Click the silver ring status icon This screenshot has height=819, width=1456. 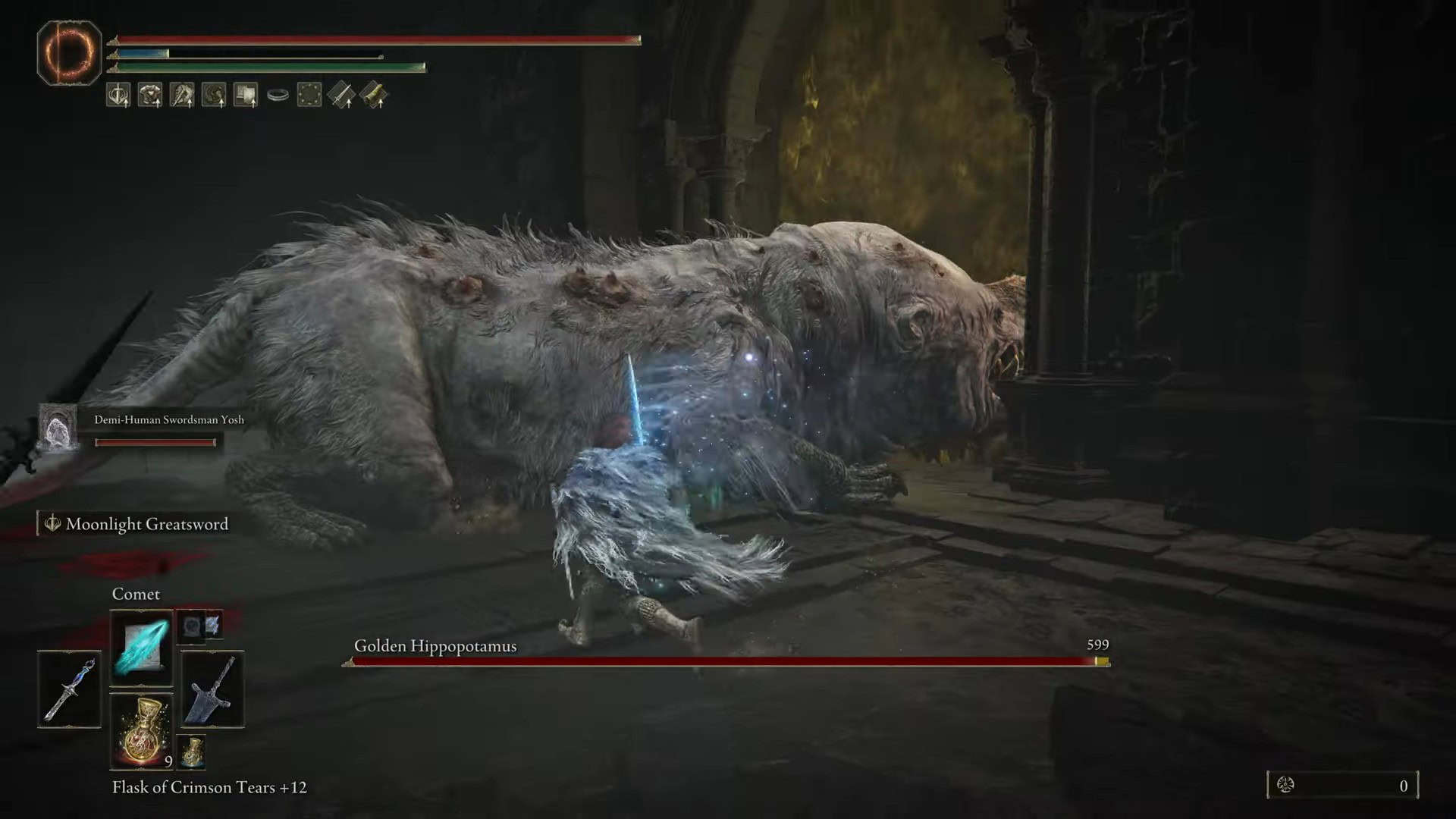pyautogui.click(x=278, y=95)
